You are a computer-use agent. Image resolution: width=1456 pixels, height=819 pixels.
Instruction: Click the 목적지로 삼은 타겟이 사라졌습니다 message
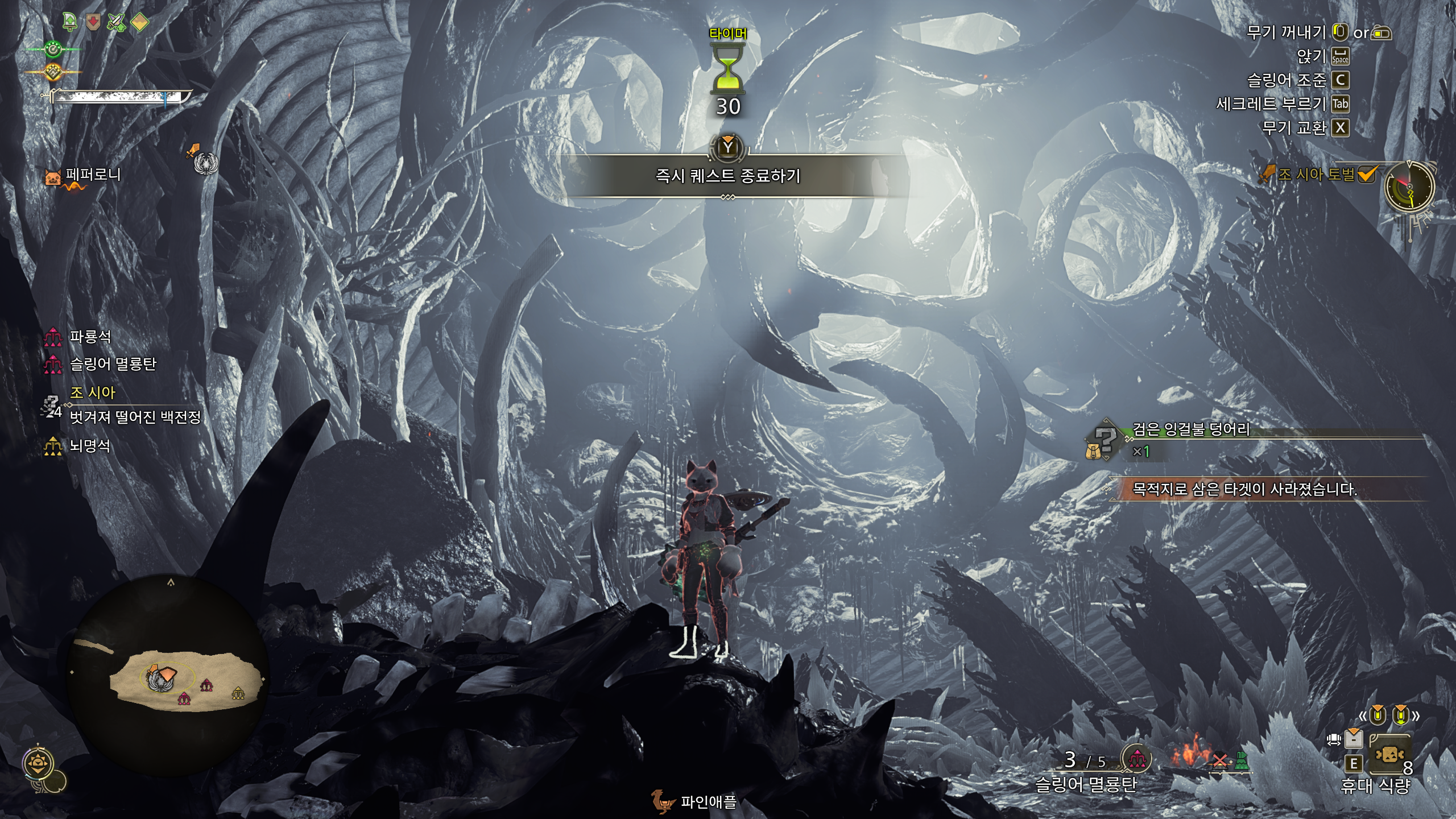coord(1244,489)
